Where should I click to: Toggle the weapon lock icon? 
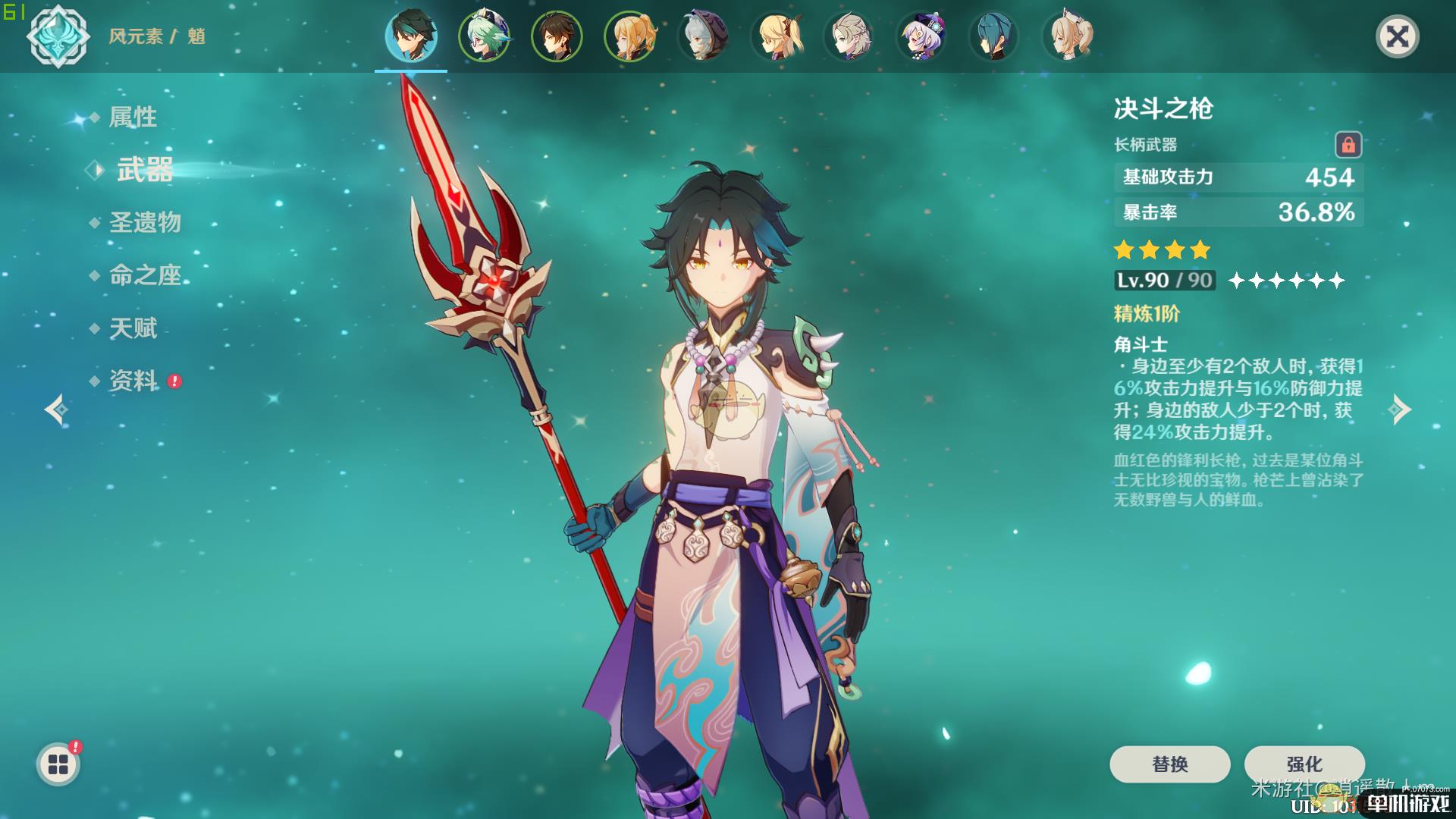[x=1348, y=144]
